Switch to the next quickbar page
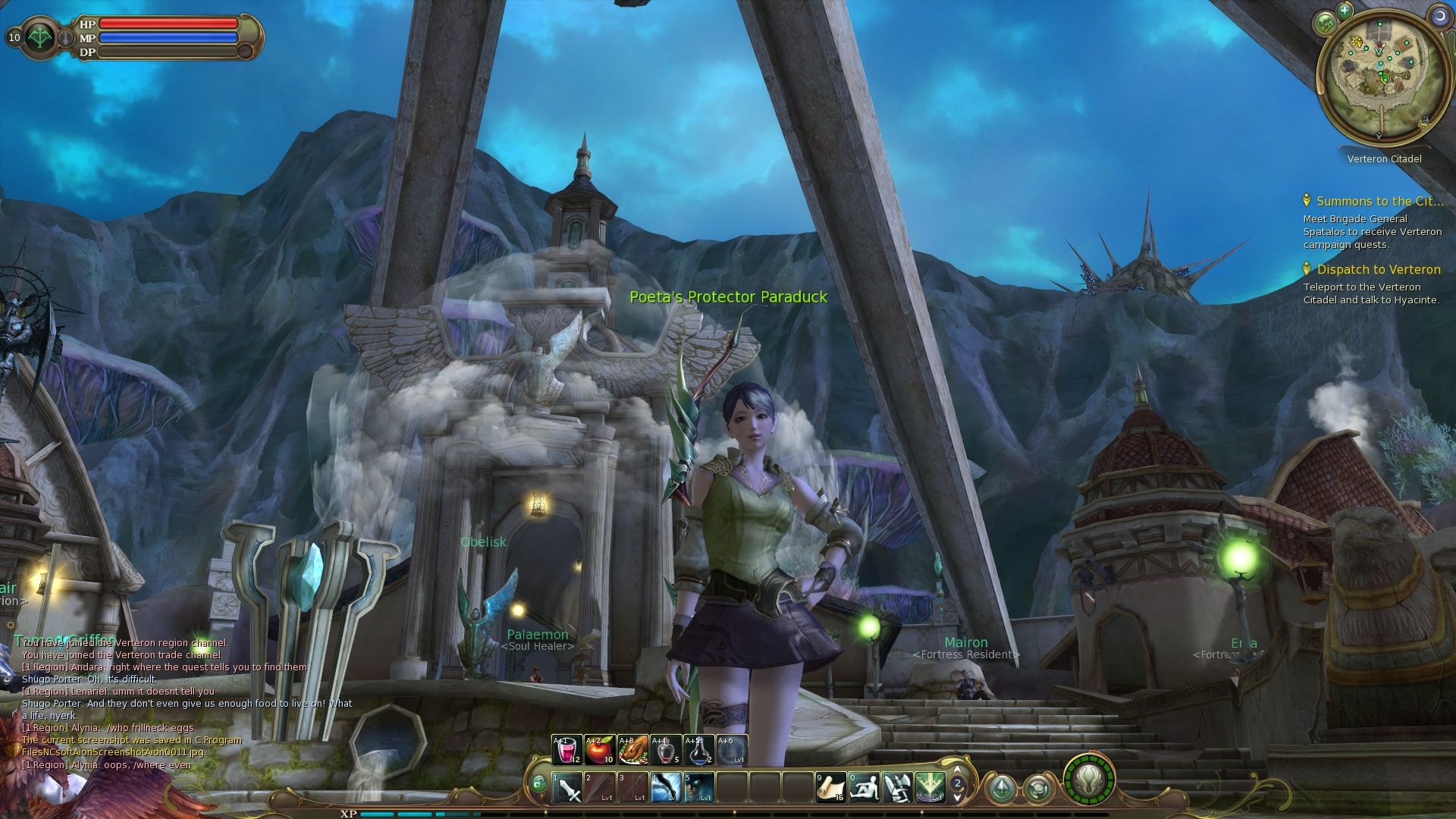The height and width of the screenshot is (819, 1456). pyautogui.click(x=958, y=797)
